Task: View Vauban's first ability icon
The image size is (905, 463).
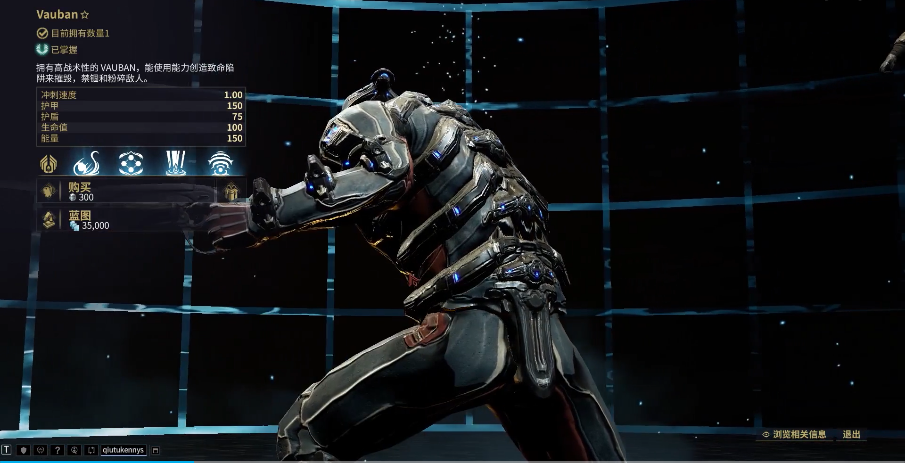Action: [x=88, y=162]
